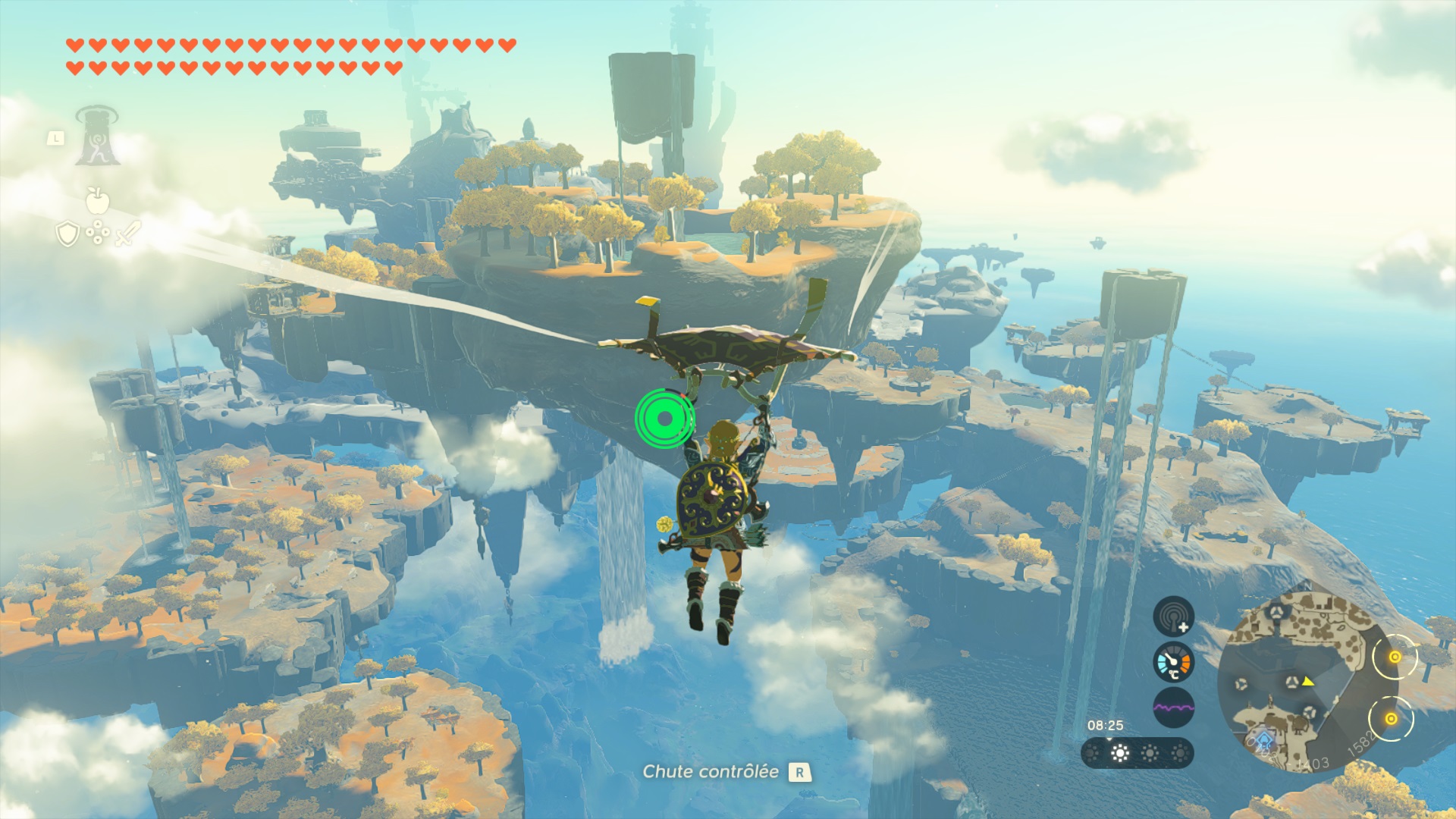This screenshot has width=1456, height=819.
Task: Open the sword weapon quick-select icon
Action: point(129,233)
